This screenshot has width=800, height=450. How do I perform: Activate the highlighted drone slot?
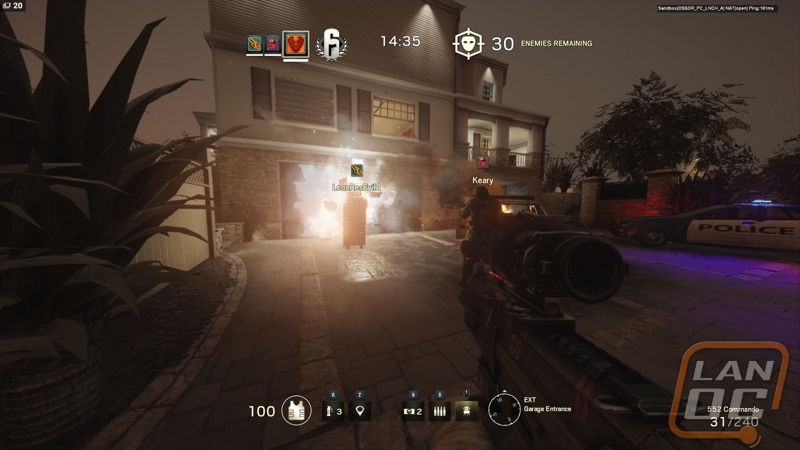tap(465, 410)
